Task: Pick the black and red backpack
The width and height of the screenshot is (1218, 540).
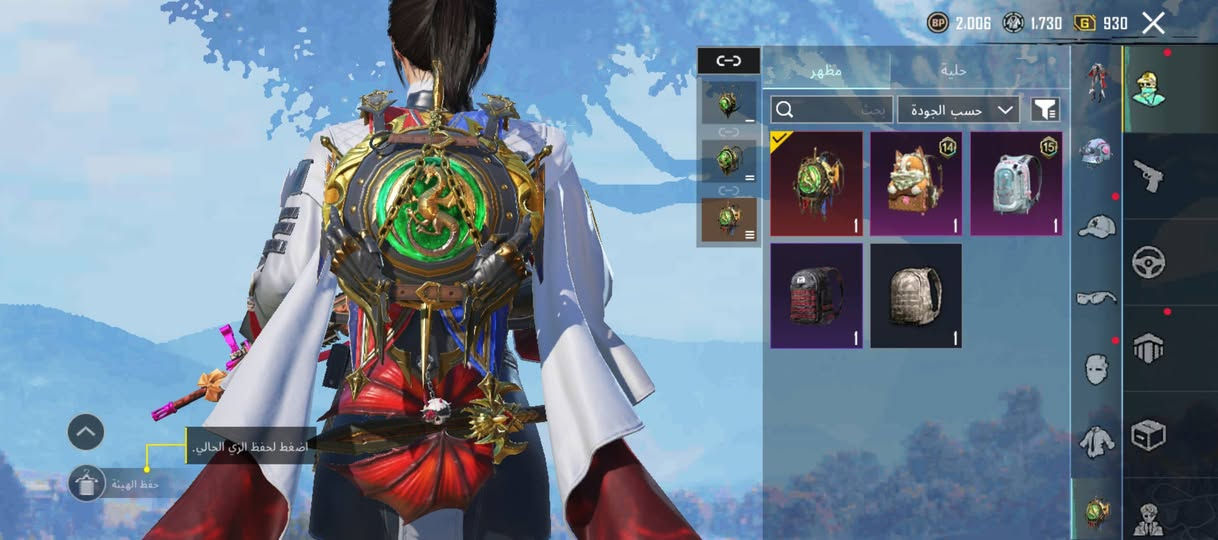Action: point(816,296)
